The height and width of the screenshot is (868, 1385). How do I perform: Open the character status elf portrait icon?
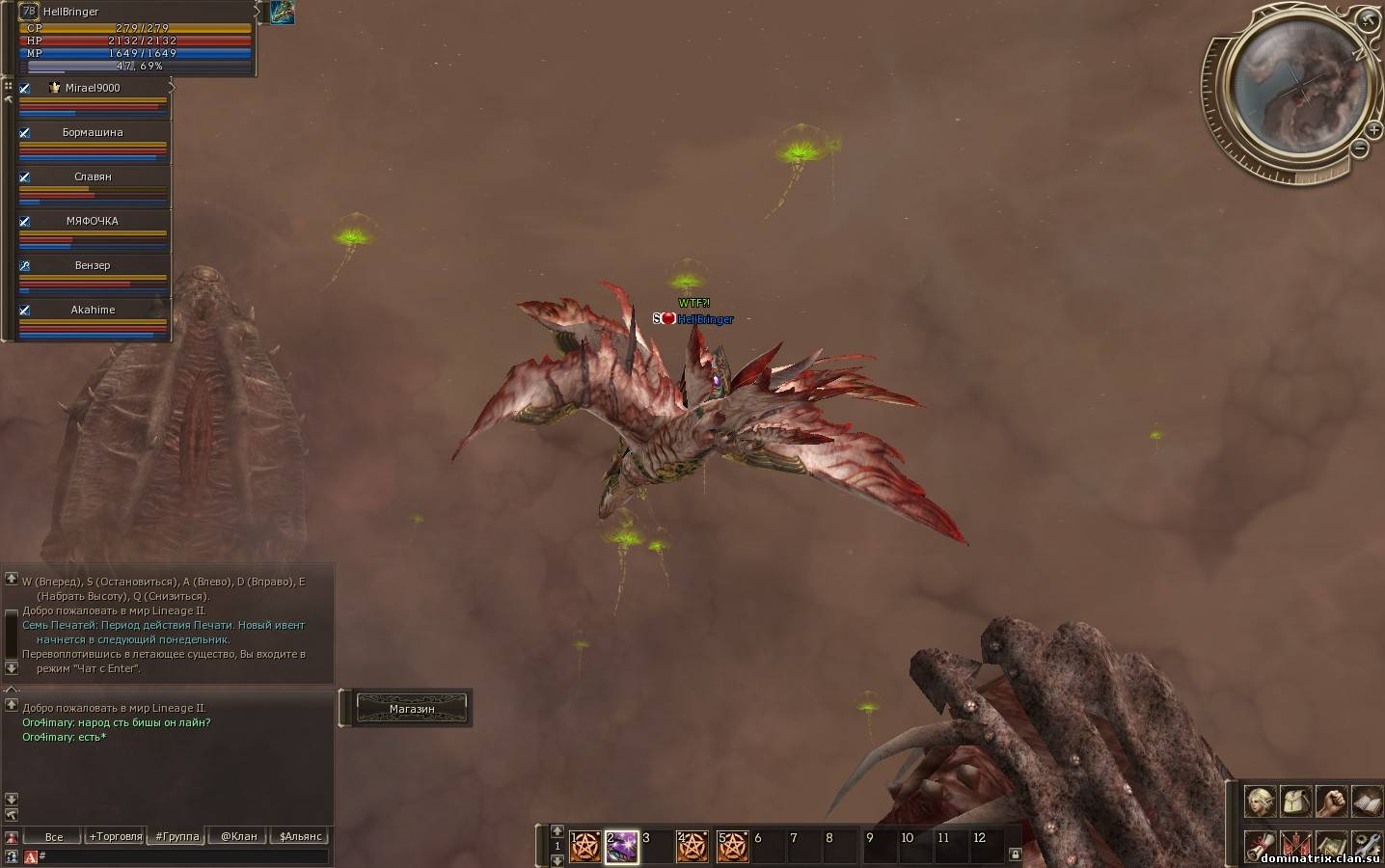[1260, 800]
